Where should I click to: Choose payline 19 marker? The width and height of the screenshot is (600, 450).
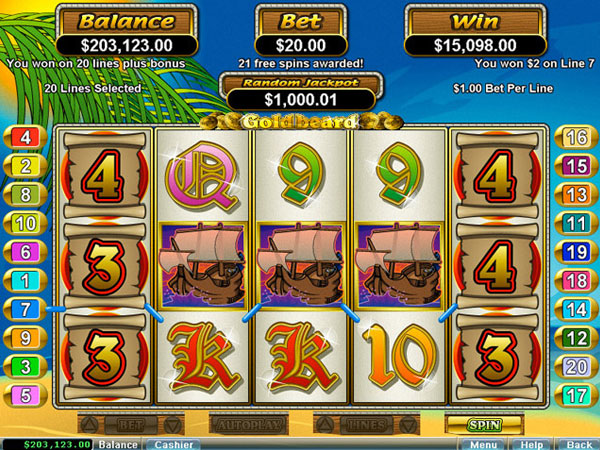tap(576, 252)
